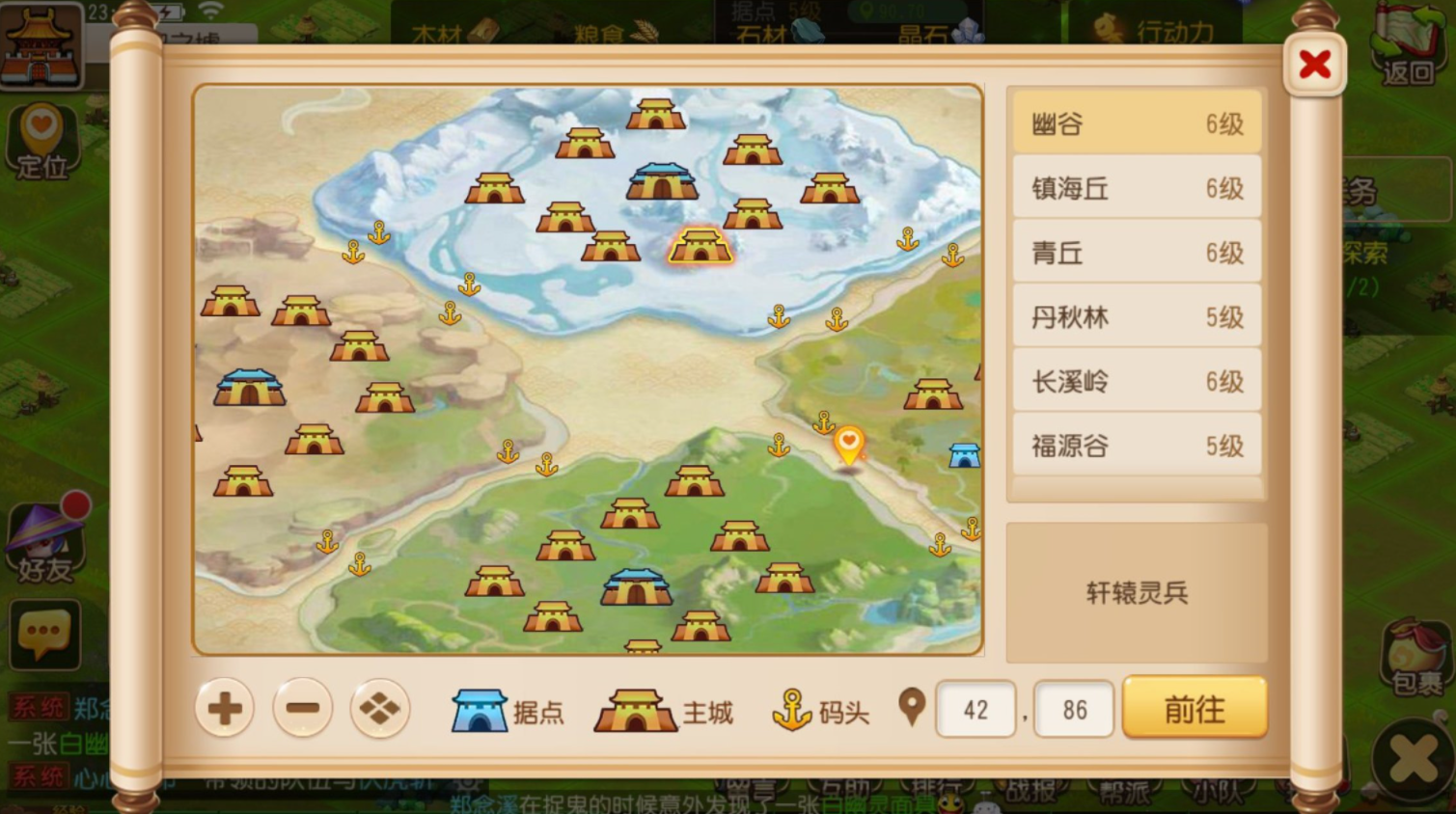The height and width of the screenshot is (814, 1456).
Task: Click the golden 主城 main city legend icon
Action: (x=637, y=709)
